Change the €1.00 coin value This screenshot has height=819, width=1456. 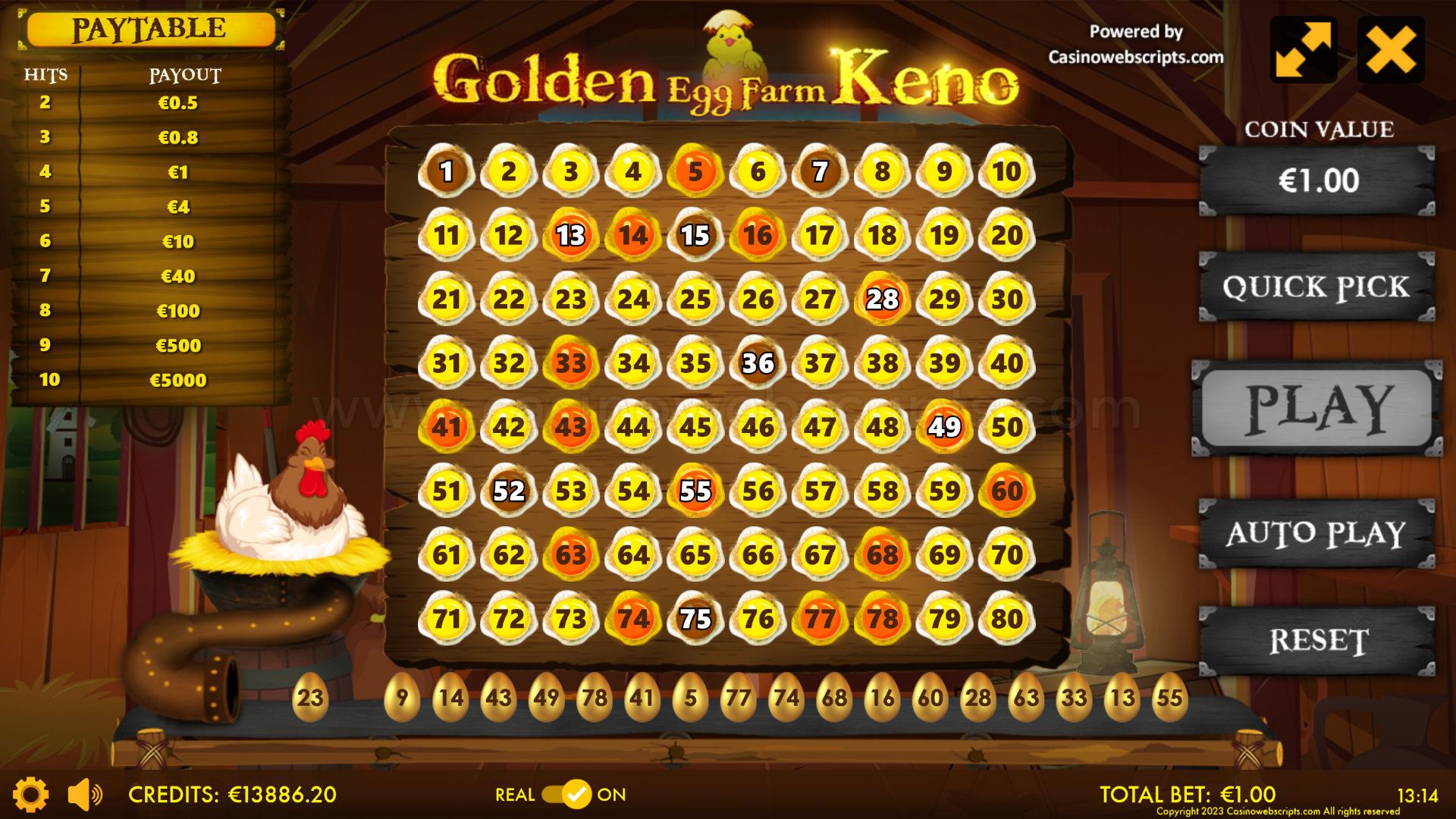coord(1316,181)
